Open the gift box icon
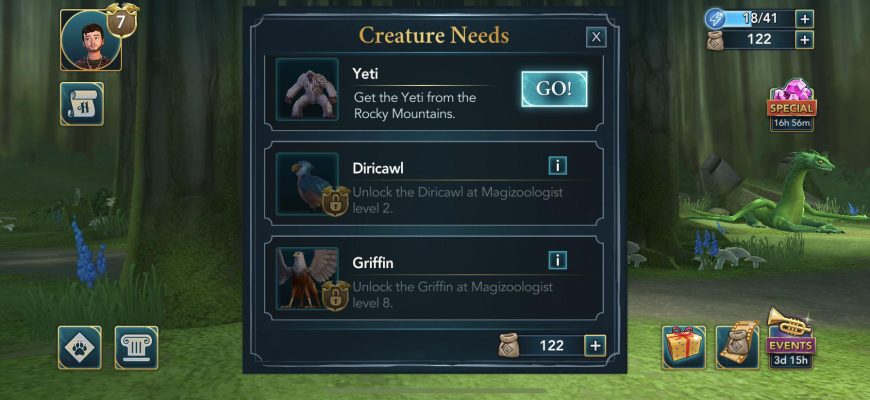 [684, 347]
